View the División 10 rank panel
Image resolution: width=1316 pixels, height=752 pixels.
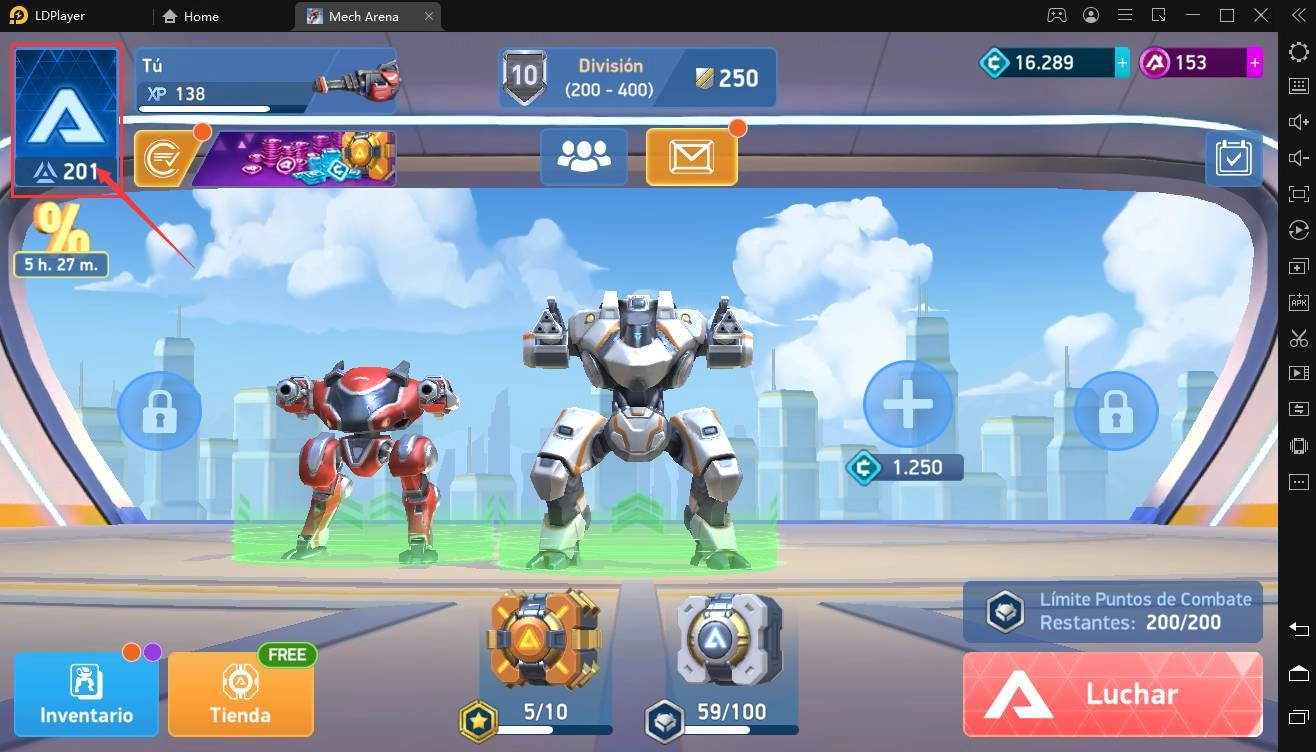coord(637,78)
